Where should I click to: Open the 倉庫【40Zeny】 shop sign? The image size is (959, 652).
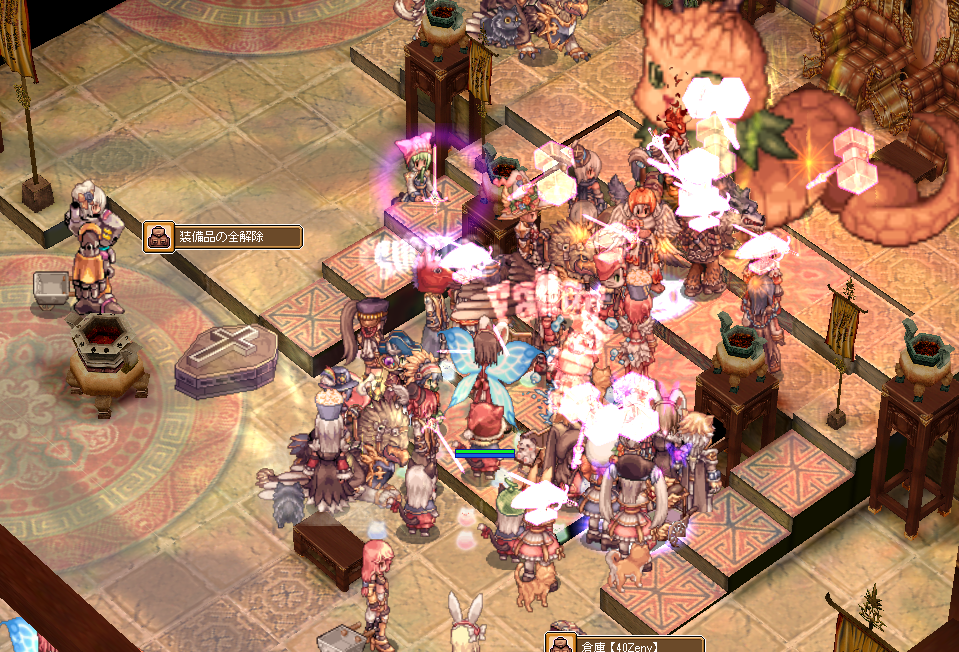pos(625,643)
